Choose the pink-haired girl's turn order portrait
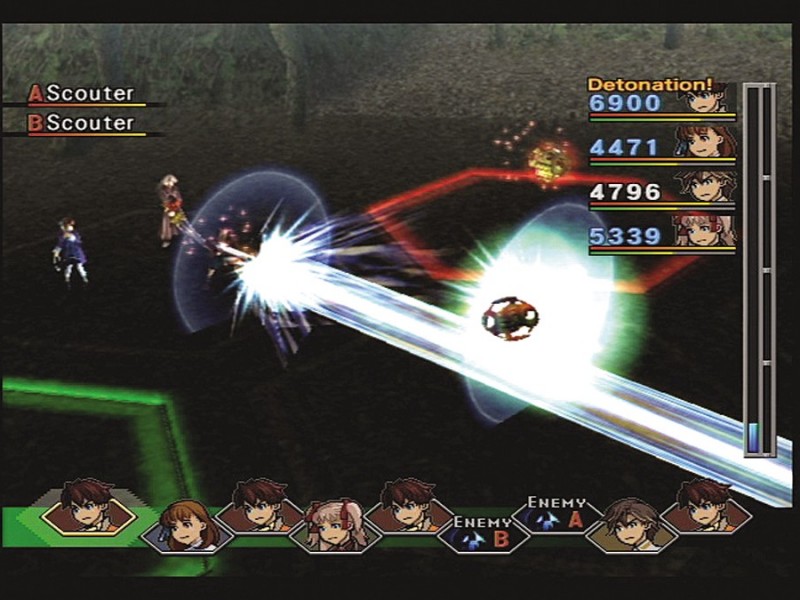This screenshot has height=600, width=800. pyautogui.click(x=335, y=524)
